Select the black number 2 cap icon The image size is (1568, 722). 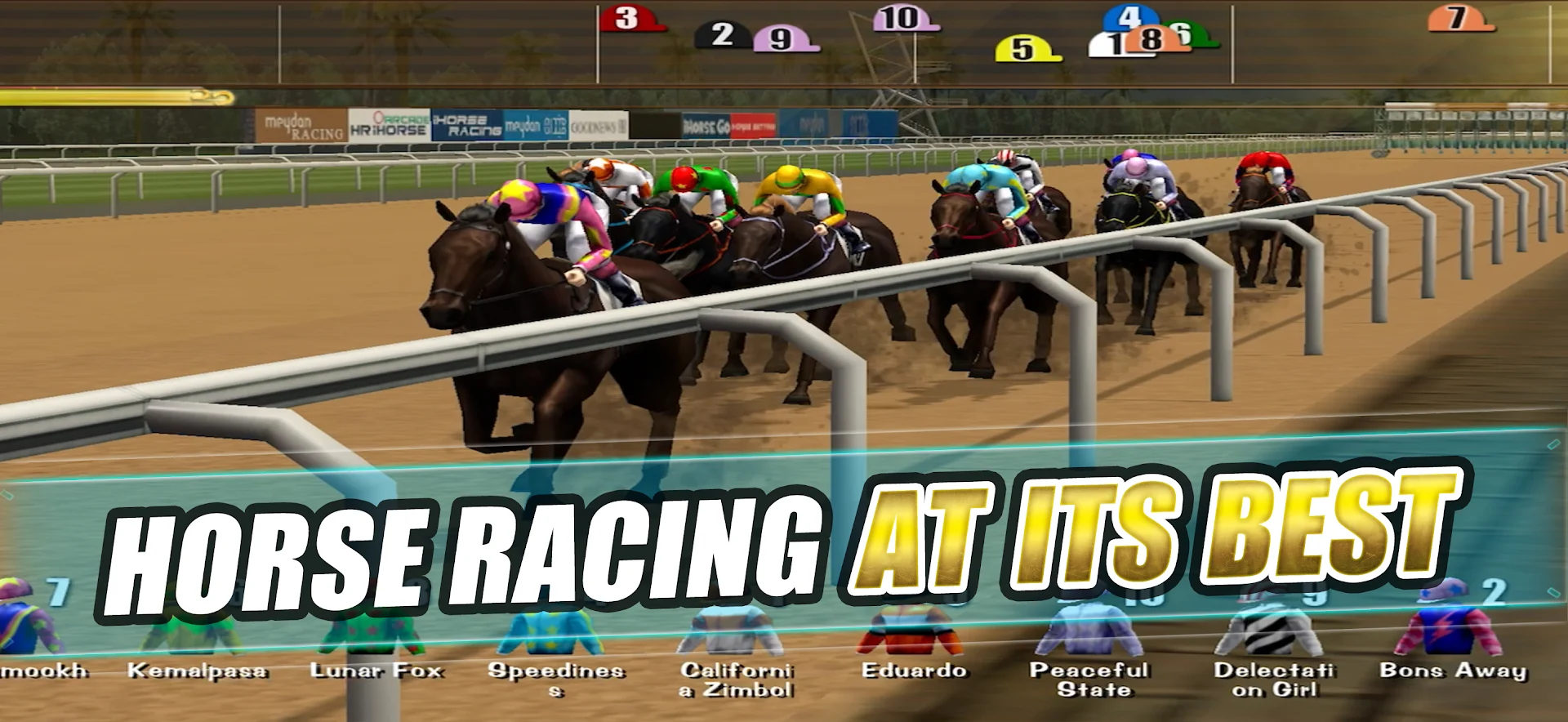click(x=723, y=34)
